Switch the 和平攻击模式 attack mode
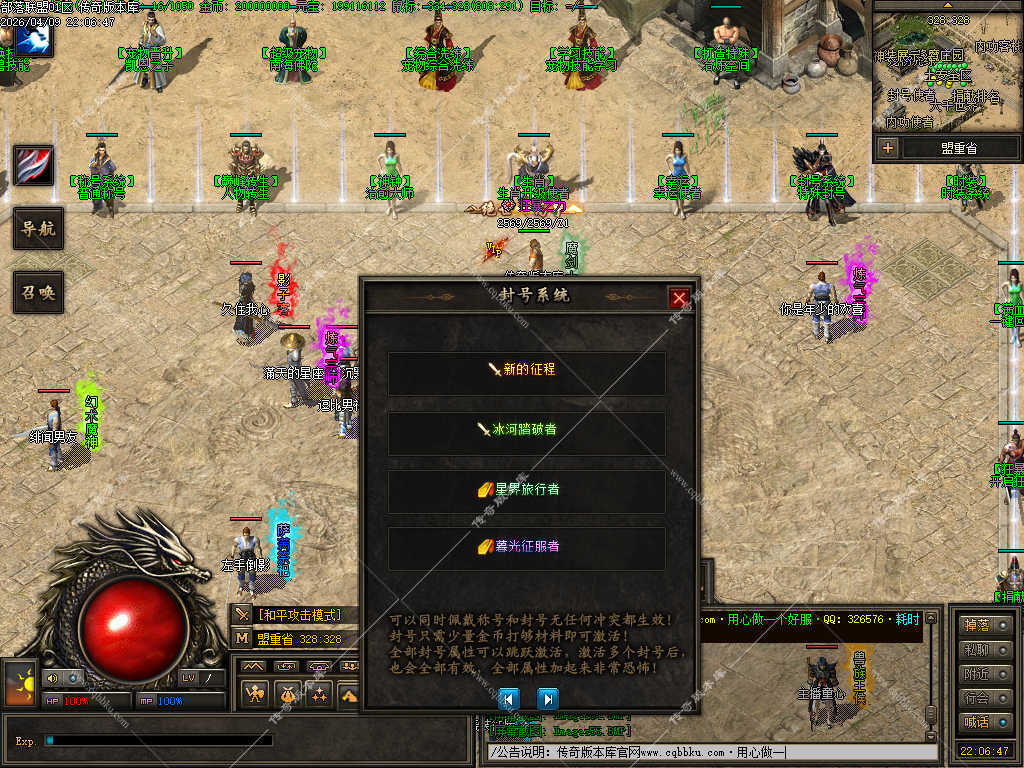The image size is (1024, 768). (298, 615)
